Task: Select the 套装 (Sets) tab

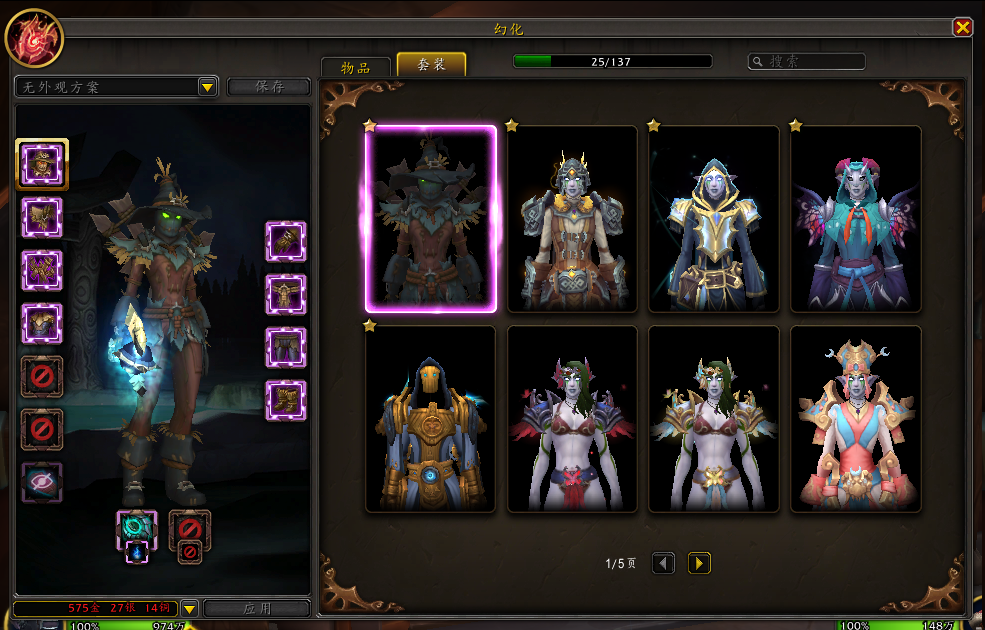Action: (x=431, y=66)
